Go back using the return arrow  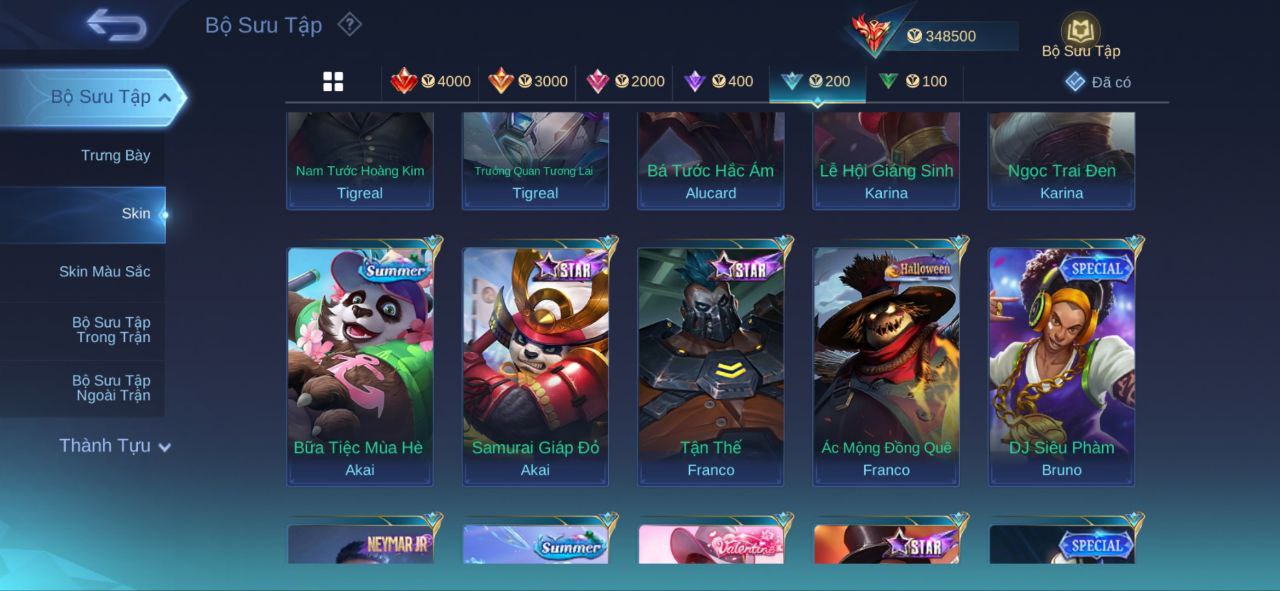(116, 26)
